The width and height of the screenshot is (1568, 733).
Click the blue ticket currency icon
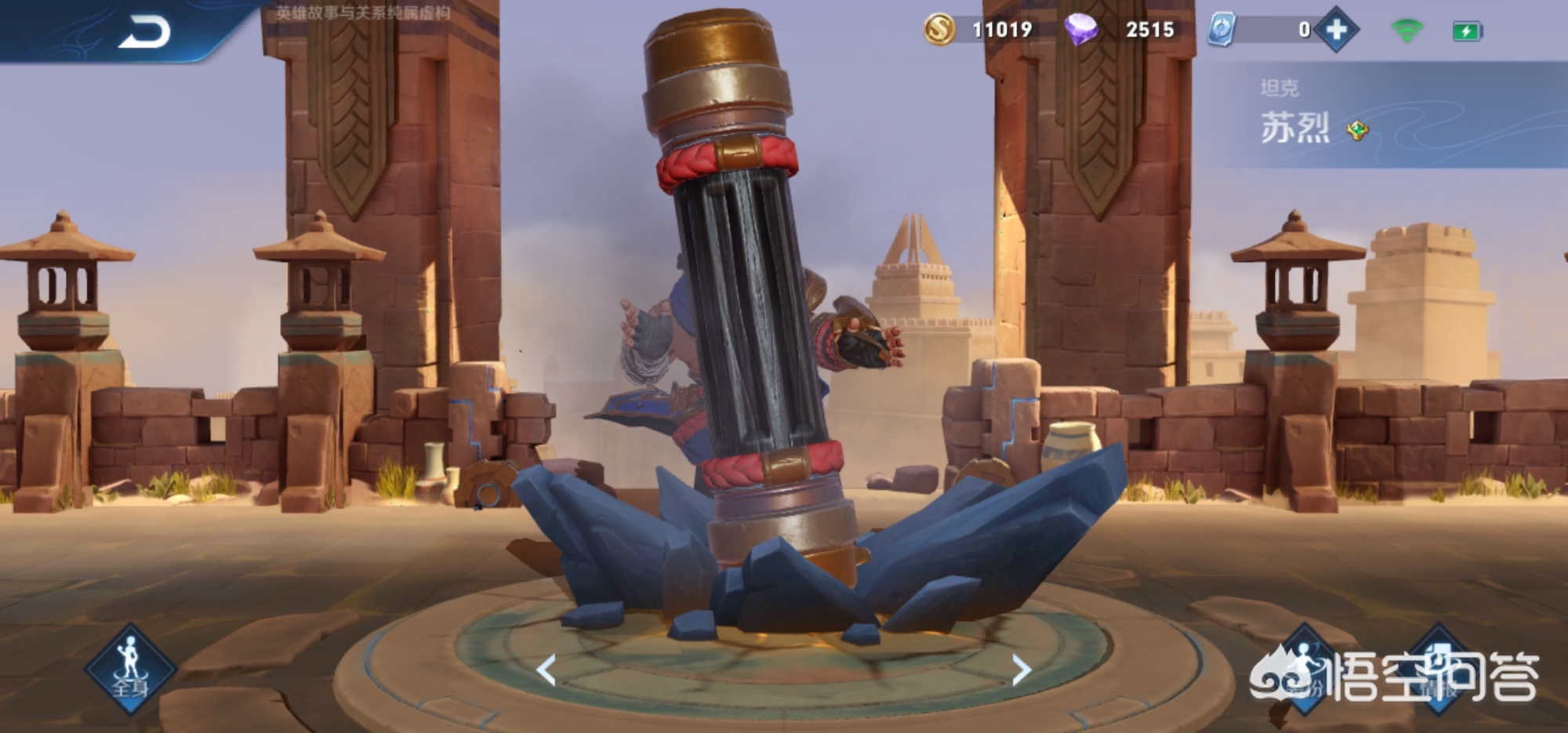tap(1222, 30)
